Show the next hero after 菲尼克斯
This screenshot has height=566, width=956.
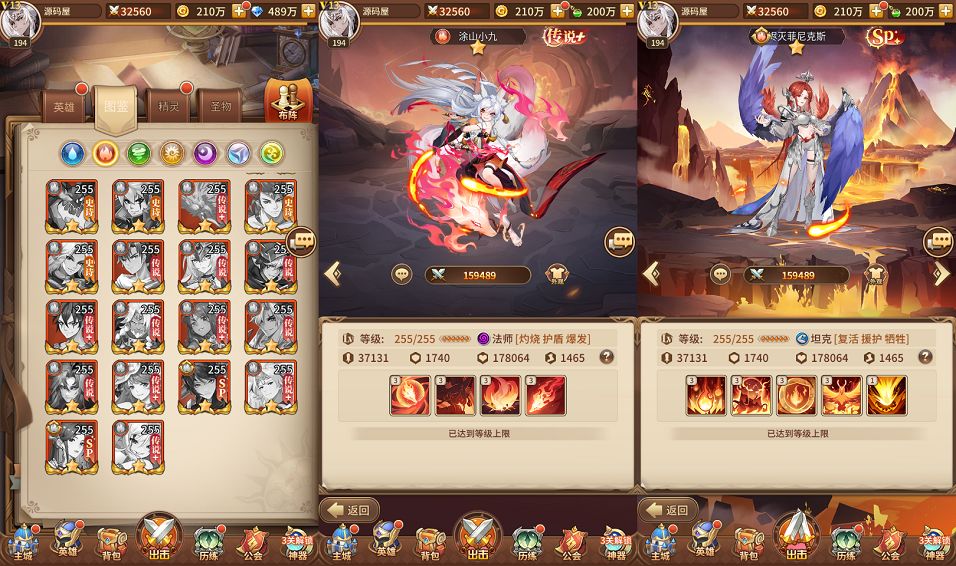(x=940, y=272)
